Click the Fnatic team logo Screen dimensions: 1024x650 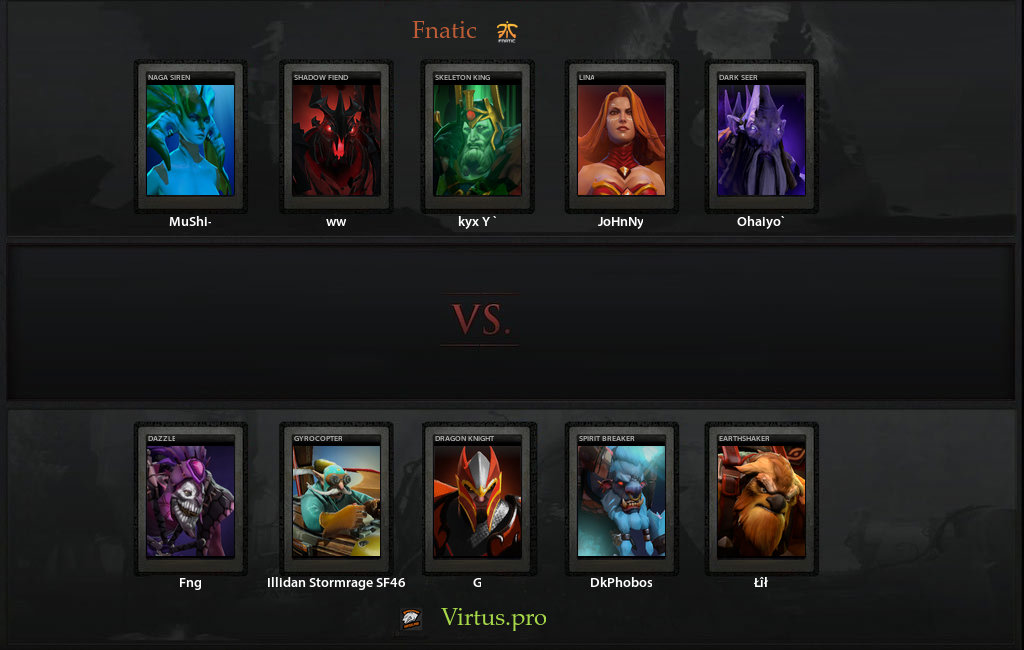point(507,33)
